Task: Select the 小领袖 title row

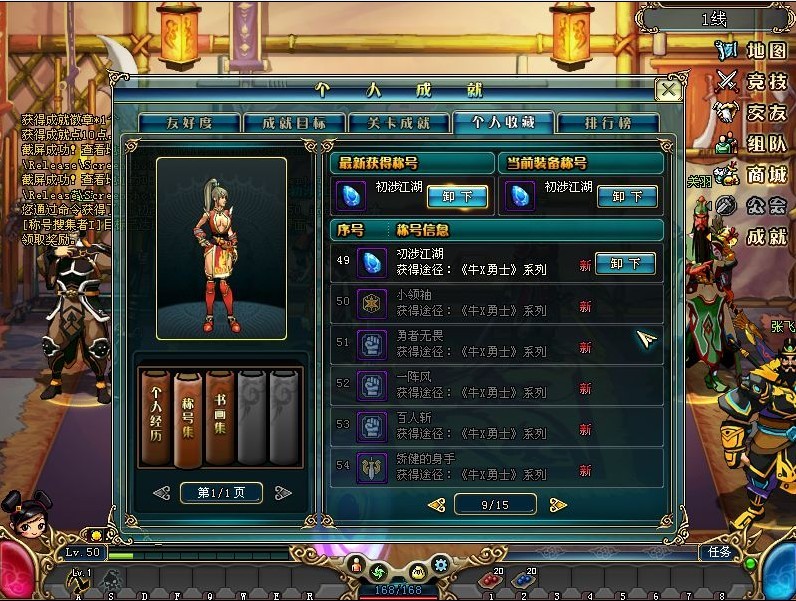Action: pyautogui.click(x=496, y=304)
